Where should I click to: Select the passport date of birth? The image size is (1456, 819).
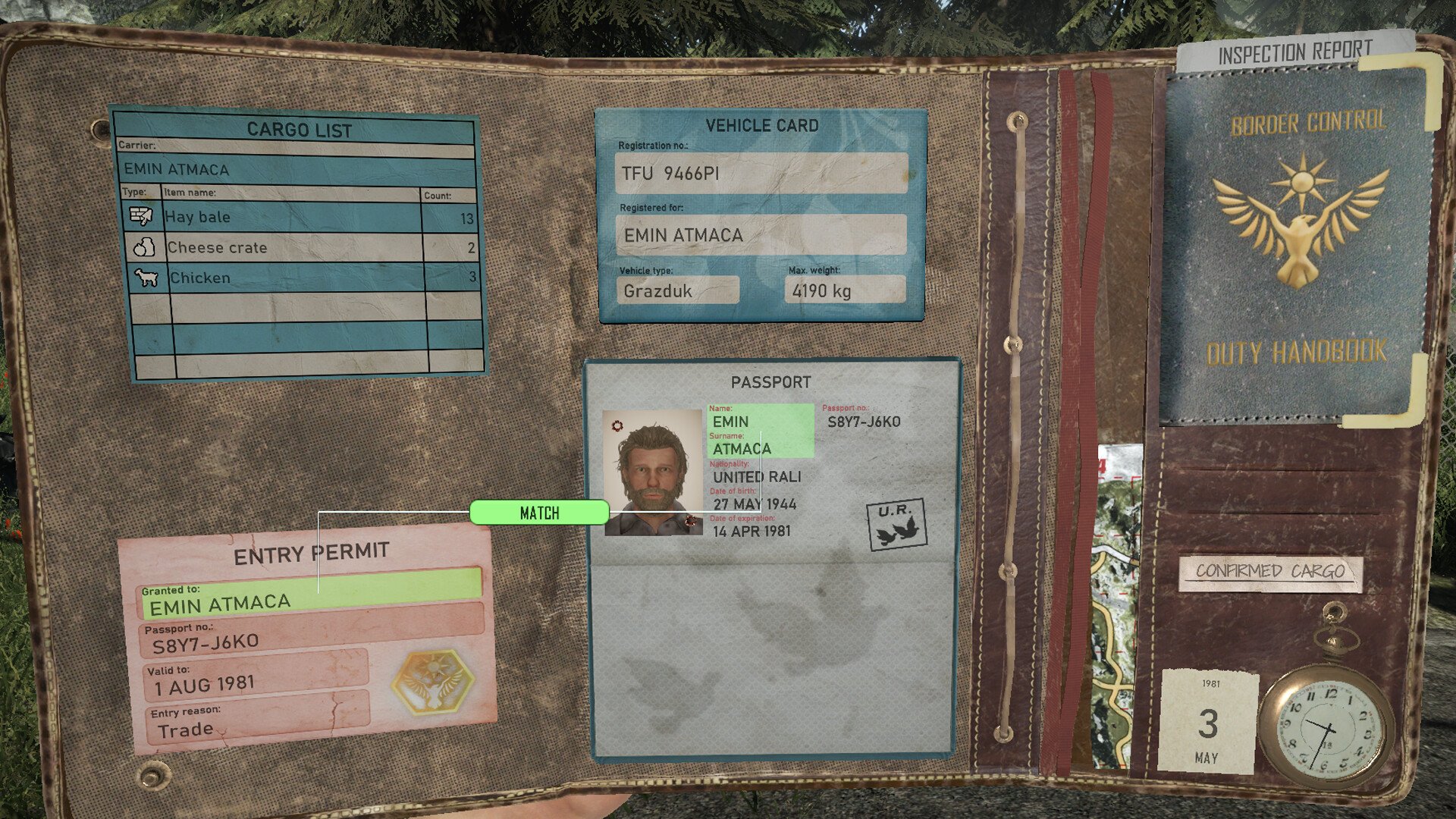point(755,504)
